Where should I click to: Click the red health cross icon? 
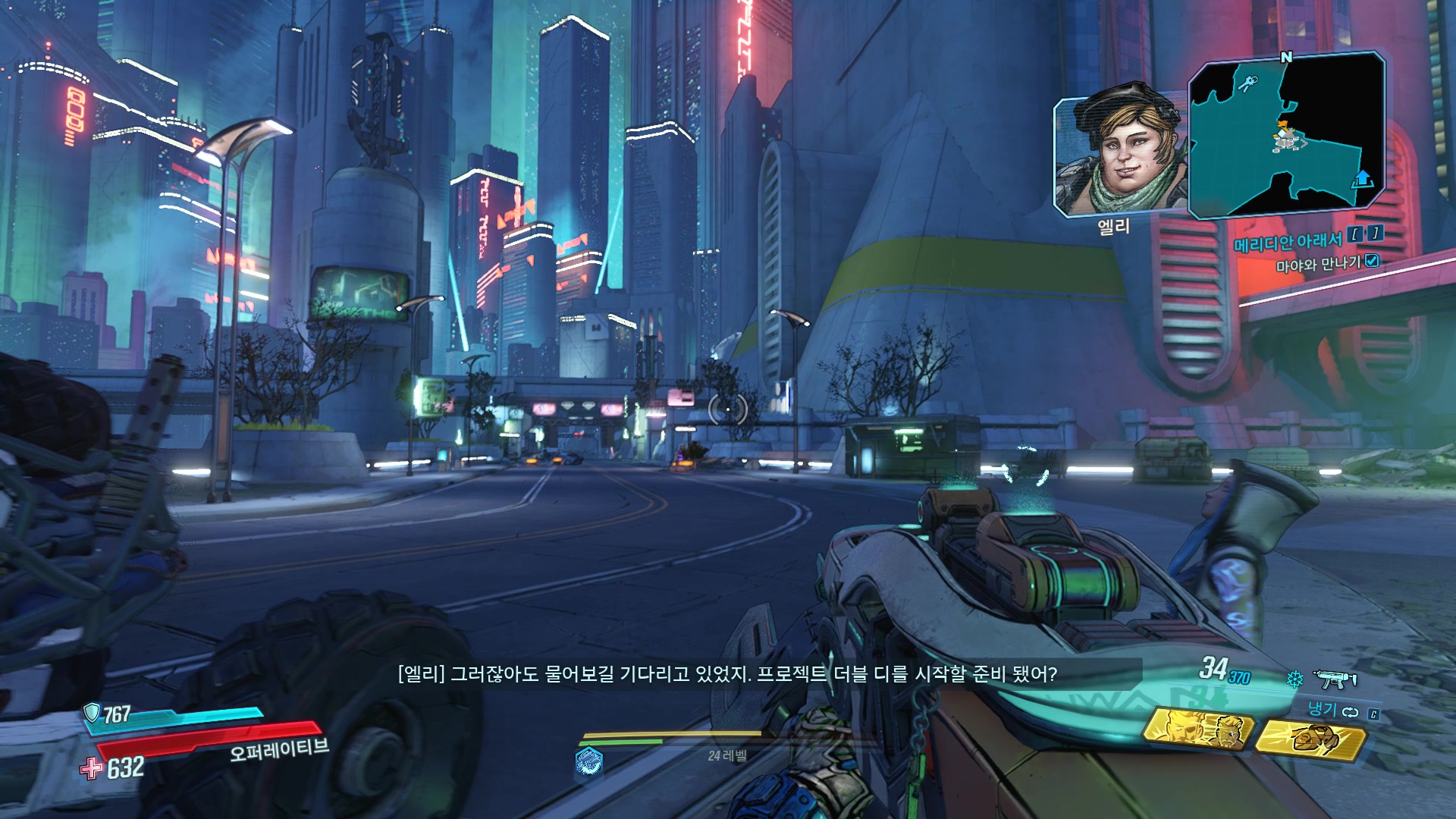coord(92,768)
